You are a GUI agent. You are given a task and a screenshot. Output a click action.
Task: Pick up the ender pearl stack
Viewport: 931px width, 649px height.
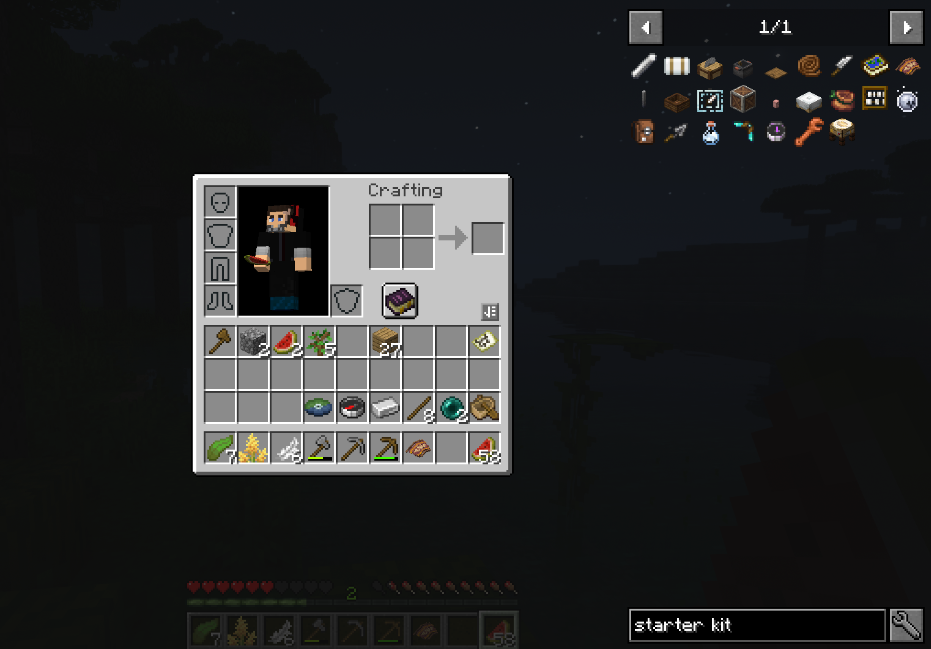tap(451, 408)
